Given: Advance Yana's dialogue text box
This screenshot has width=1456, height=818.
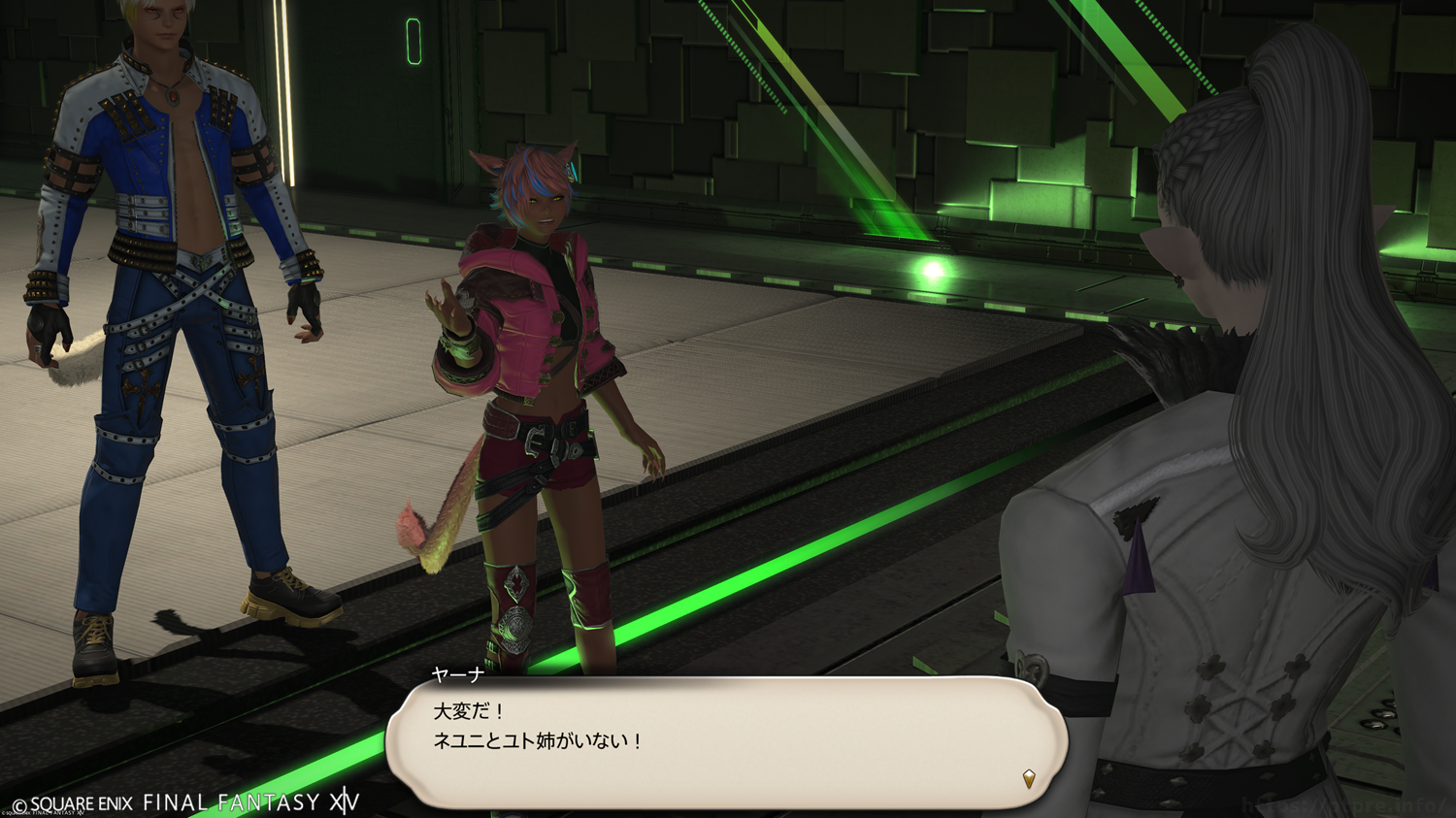Looking at the screenshot, I should (726, 740).
